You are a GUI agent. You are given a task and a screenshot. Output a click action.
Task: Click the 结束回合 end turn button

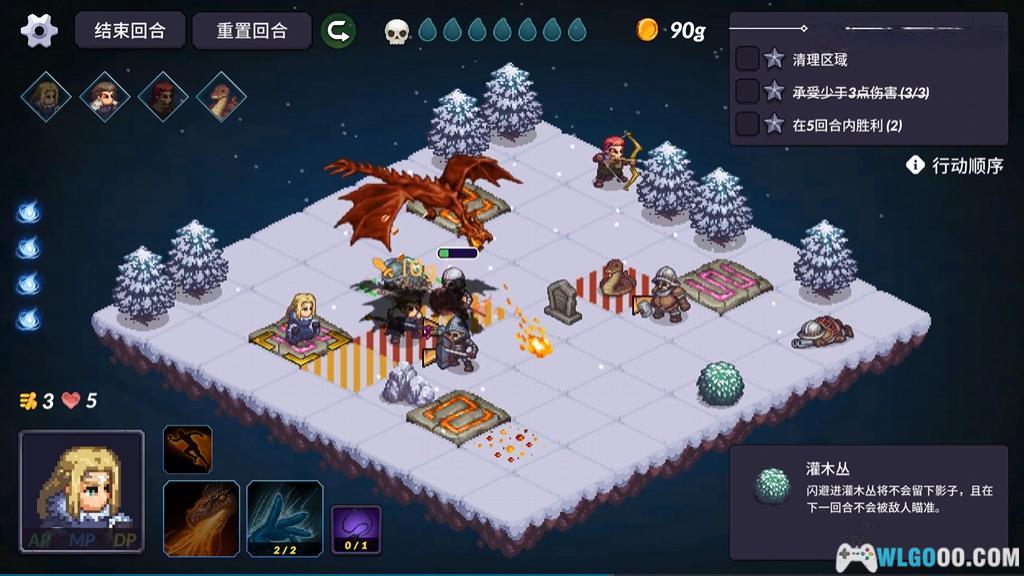tap(130, 30)
